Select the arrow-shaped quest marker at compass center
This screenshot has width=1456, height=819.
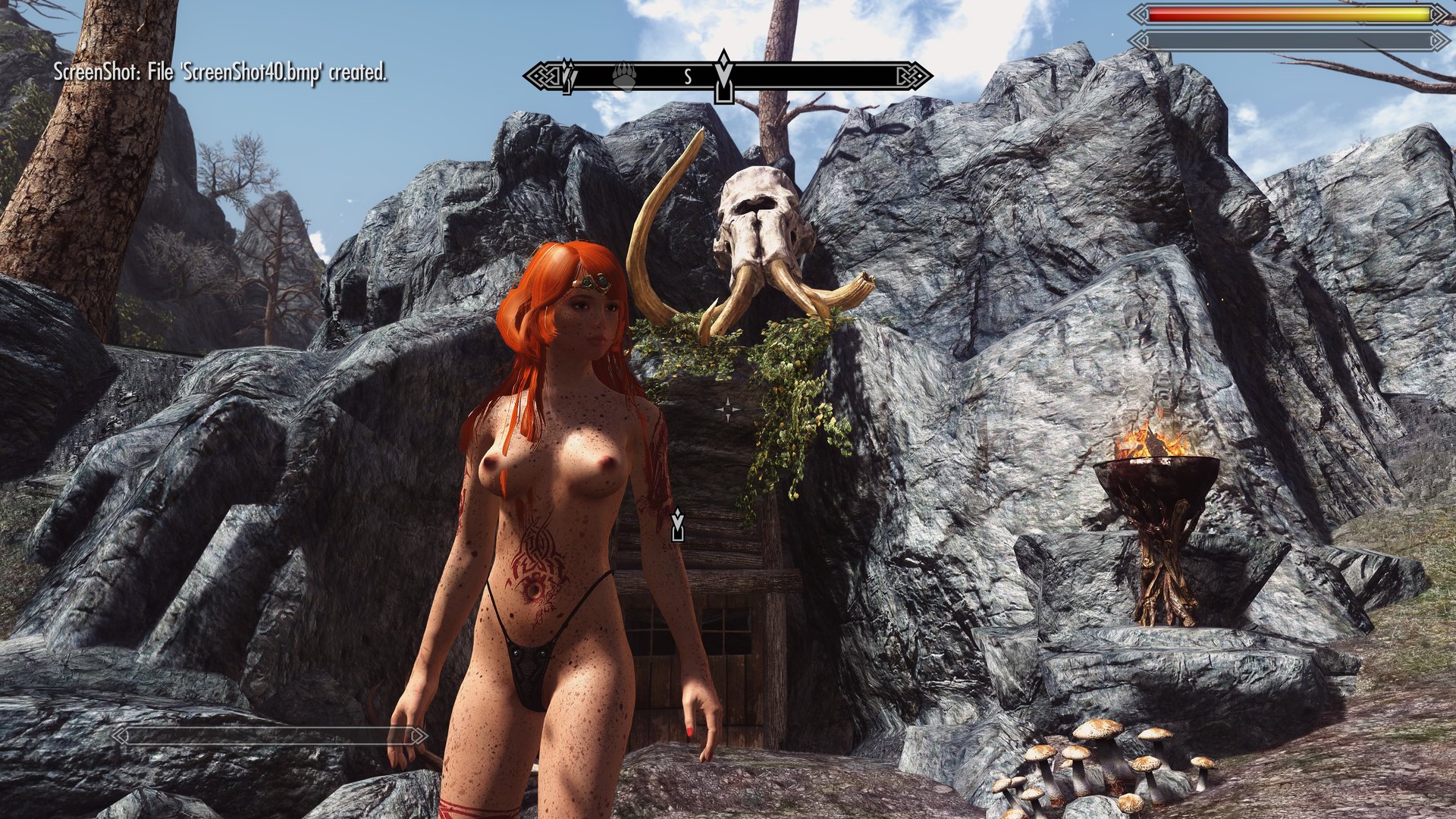pos(724,76)
